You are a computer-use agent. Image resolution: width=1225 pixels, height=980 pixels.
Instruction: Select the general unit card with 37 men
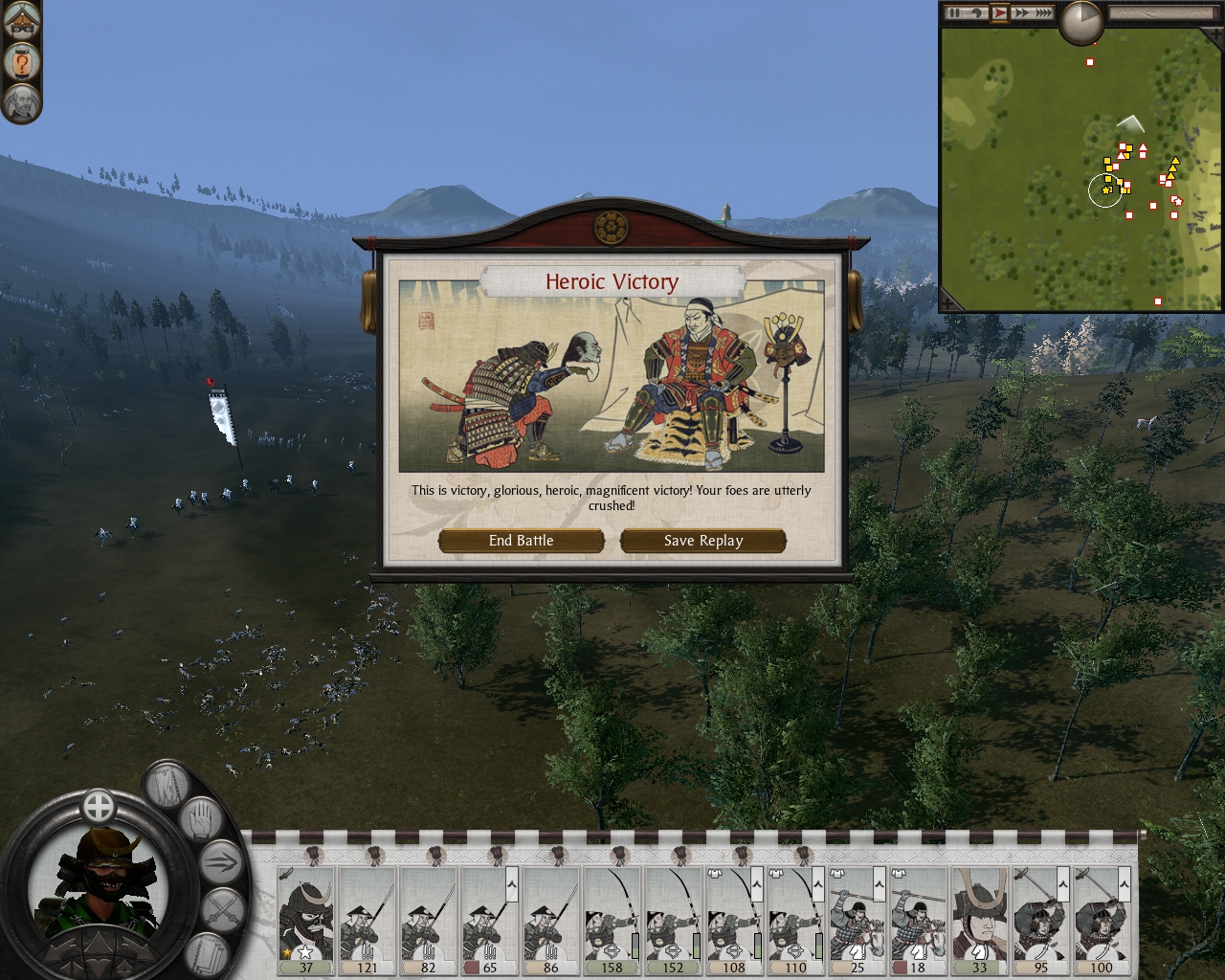305,921
